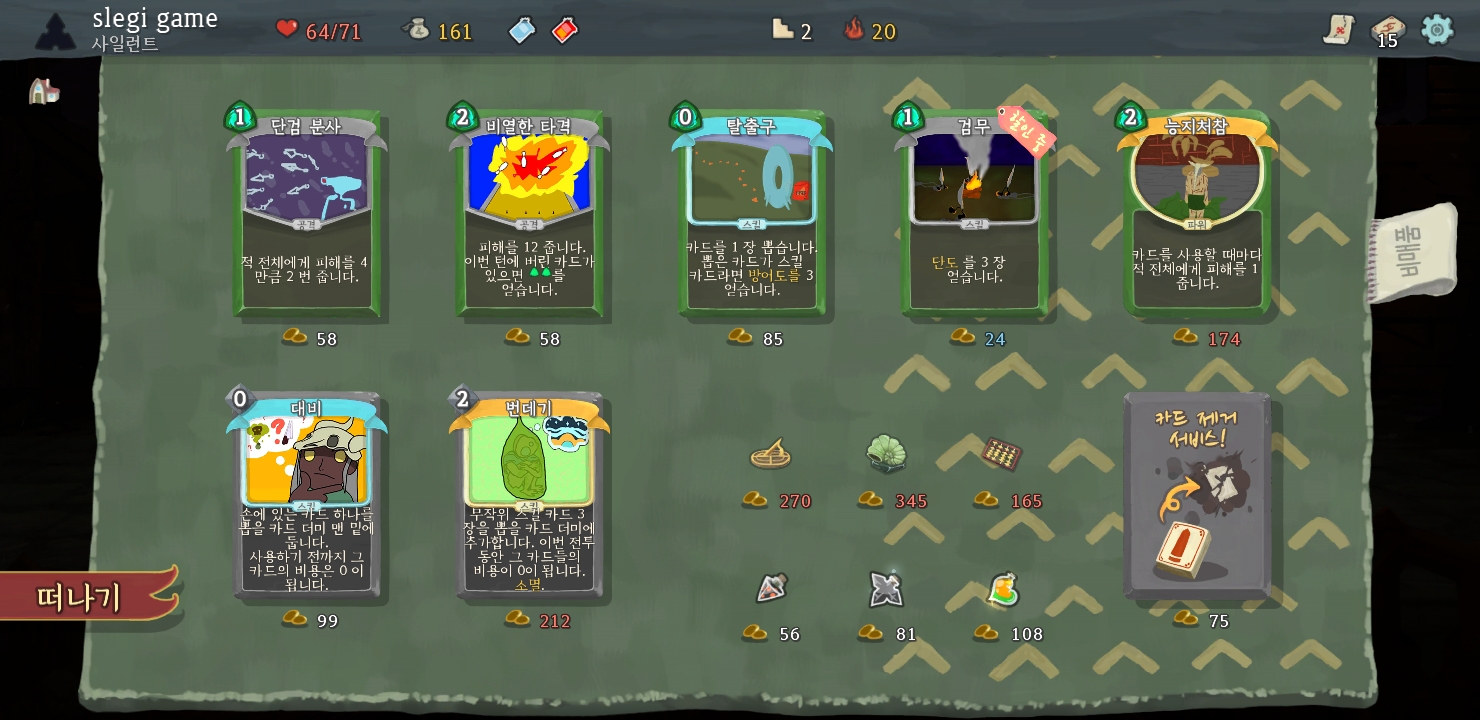Select the blue potion in the top bar

522,31
